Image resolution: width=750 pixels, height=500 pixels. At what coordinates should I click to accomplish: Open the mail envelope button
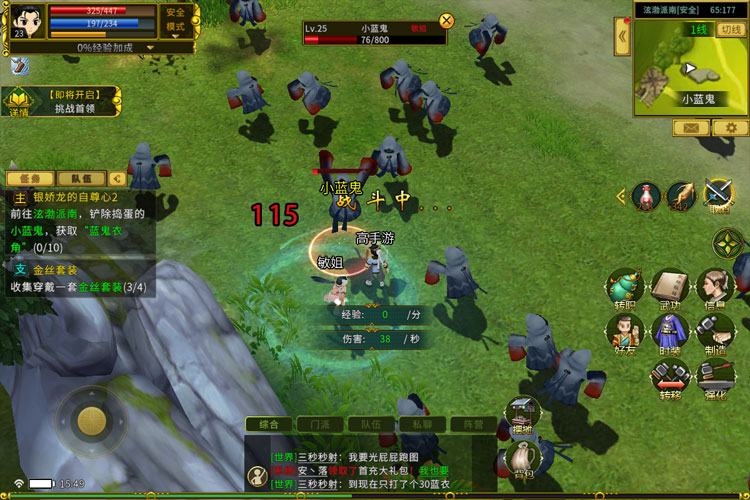tap(691, 128)
